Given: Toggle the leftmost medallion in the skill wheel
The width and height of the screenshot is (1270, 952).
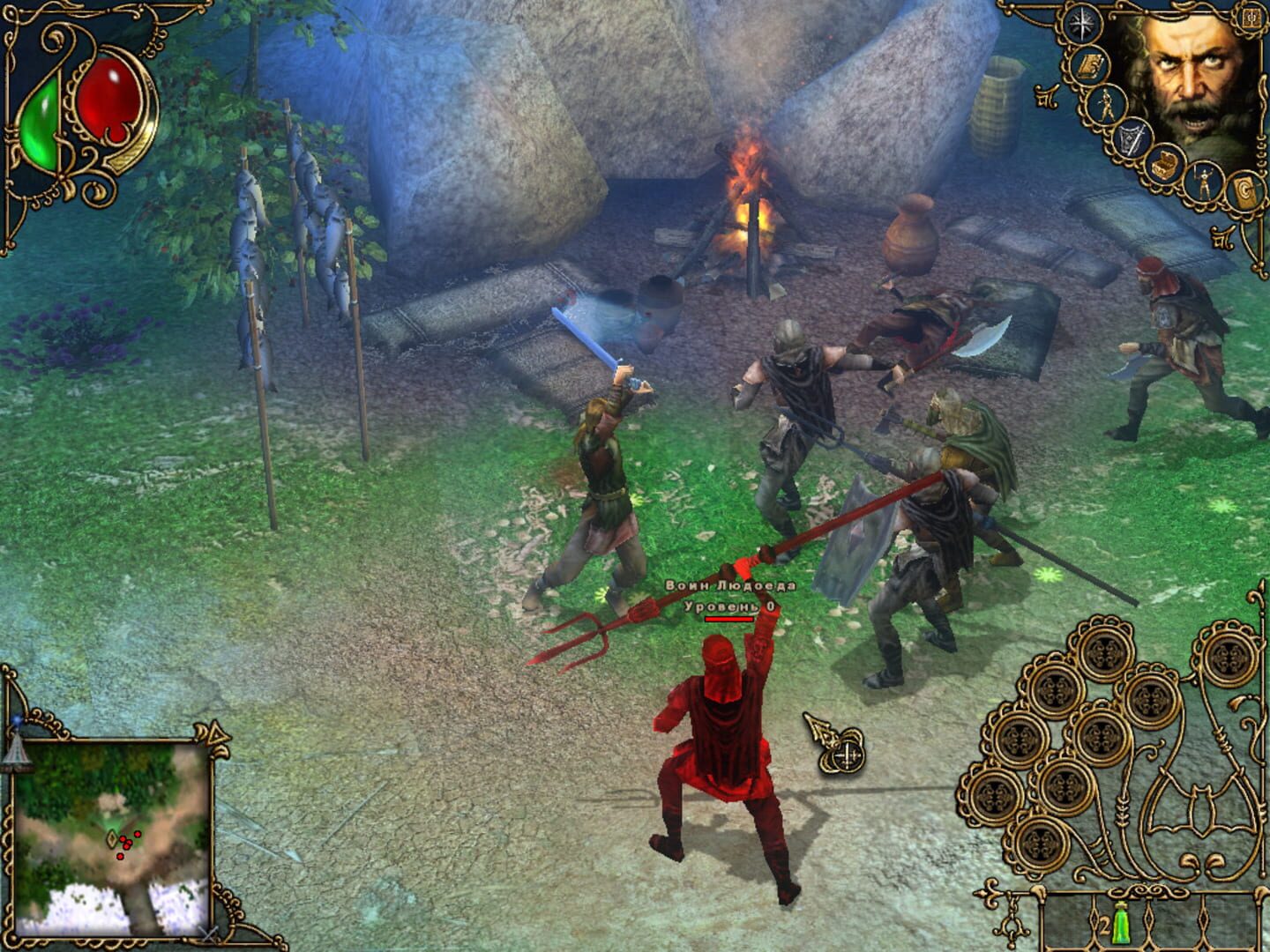Looking at the screenshot, I should 992,797.
